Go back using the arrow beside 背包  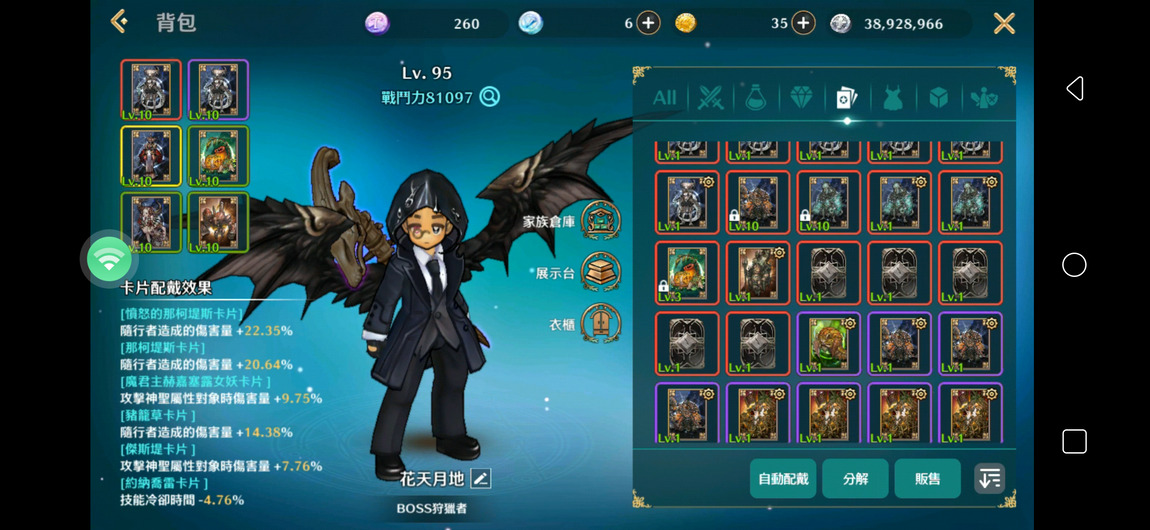click(120, 22)
